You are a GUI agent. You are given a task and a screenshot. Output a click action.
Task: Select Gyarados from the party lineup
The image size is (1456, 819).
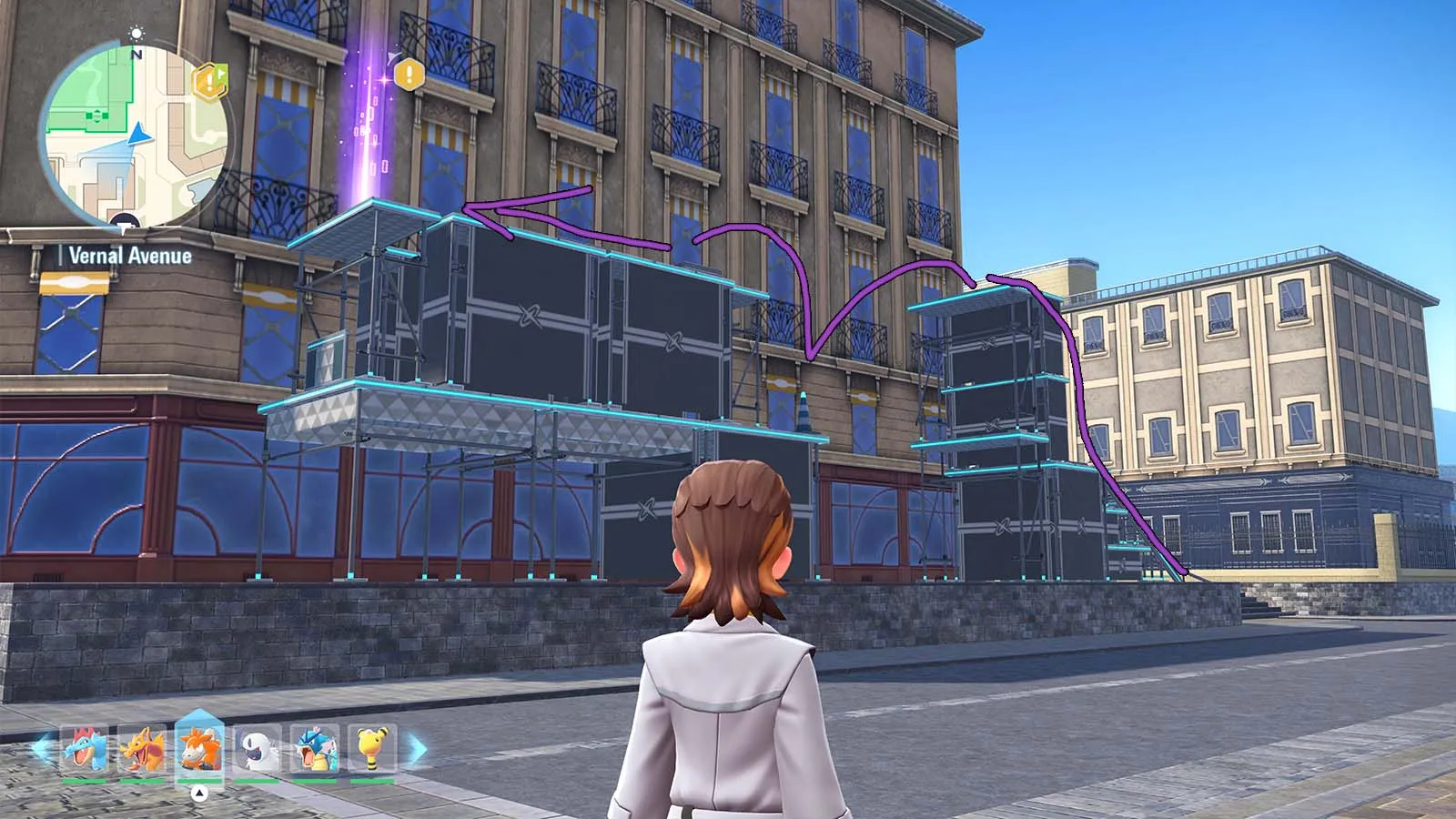(315, 750)
